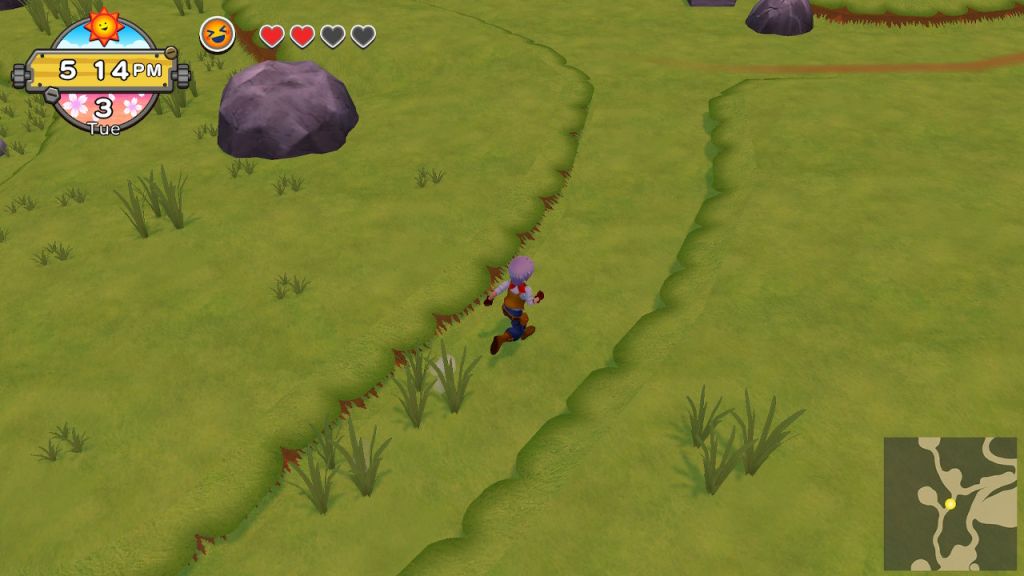Select the orange smiley mood icon
Image resolution: width=1024 pixels, height=576 pixels.
[217, 36]
